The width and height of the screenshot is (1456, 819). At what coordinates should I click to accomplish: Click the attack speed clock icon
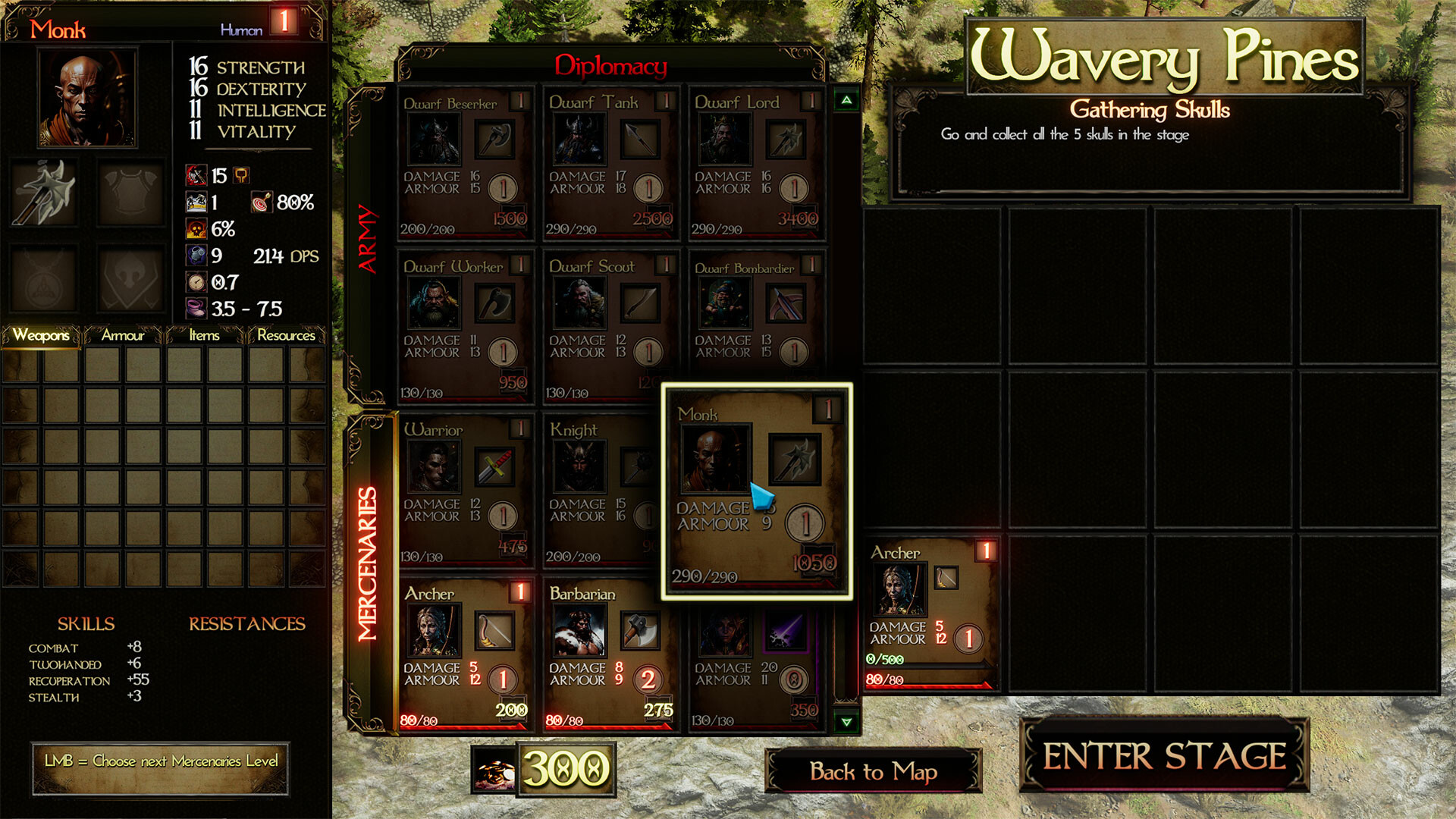[196, 282]
